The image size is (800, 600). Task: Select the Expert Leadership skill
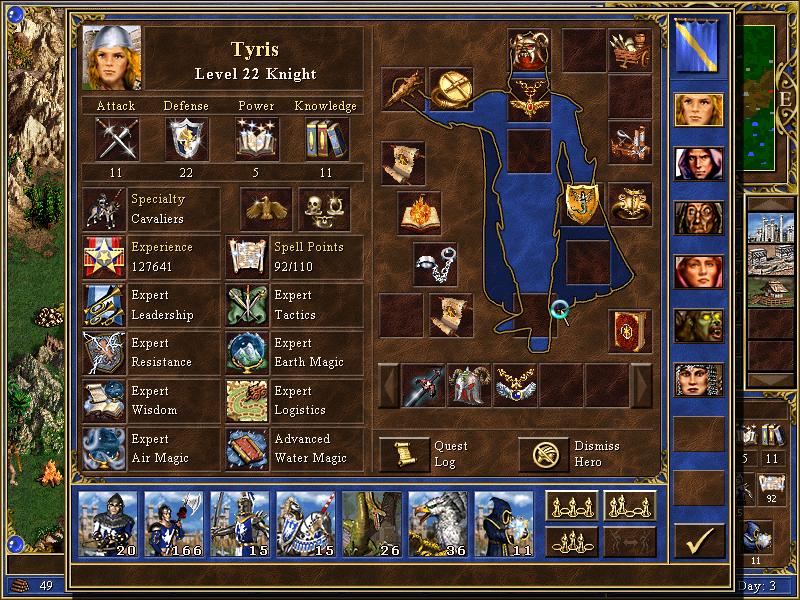[104, 304]
